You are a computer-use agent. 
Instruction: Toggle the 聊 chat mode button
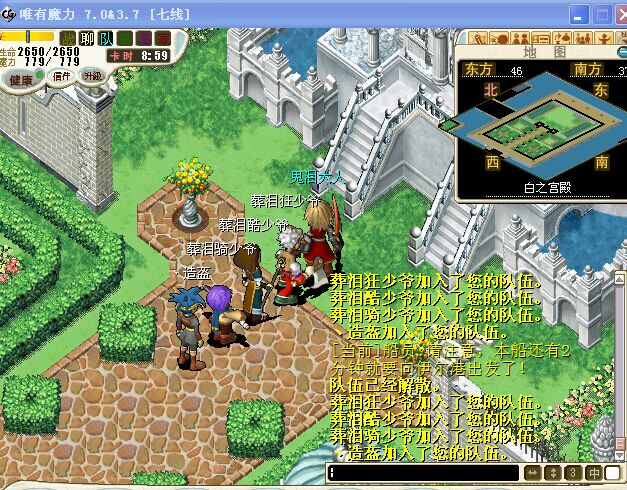(x=87, y=38)
